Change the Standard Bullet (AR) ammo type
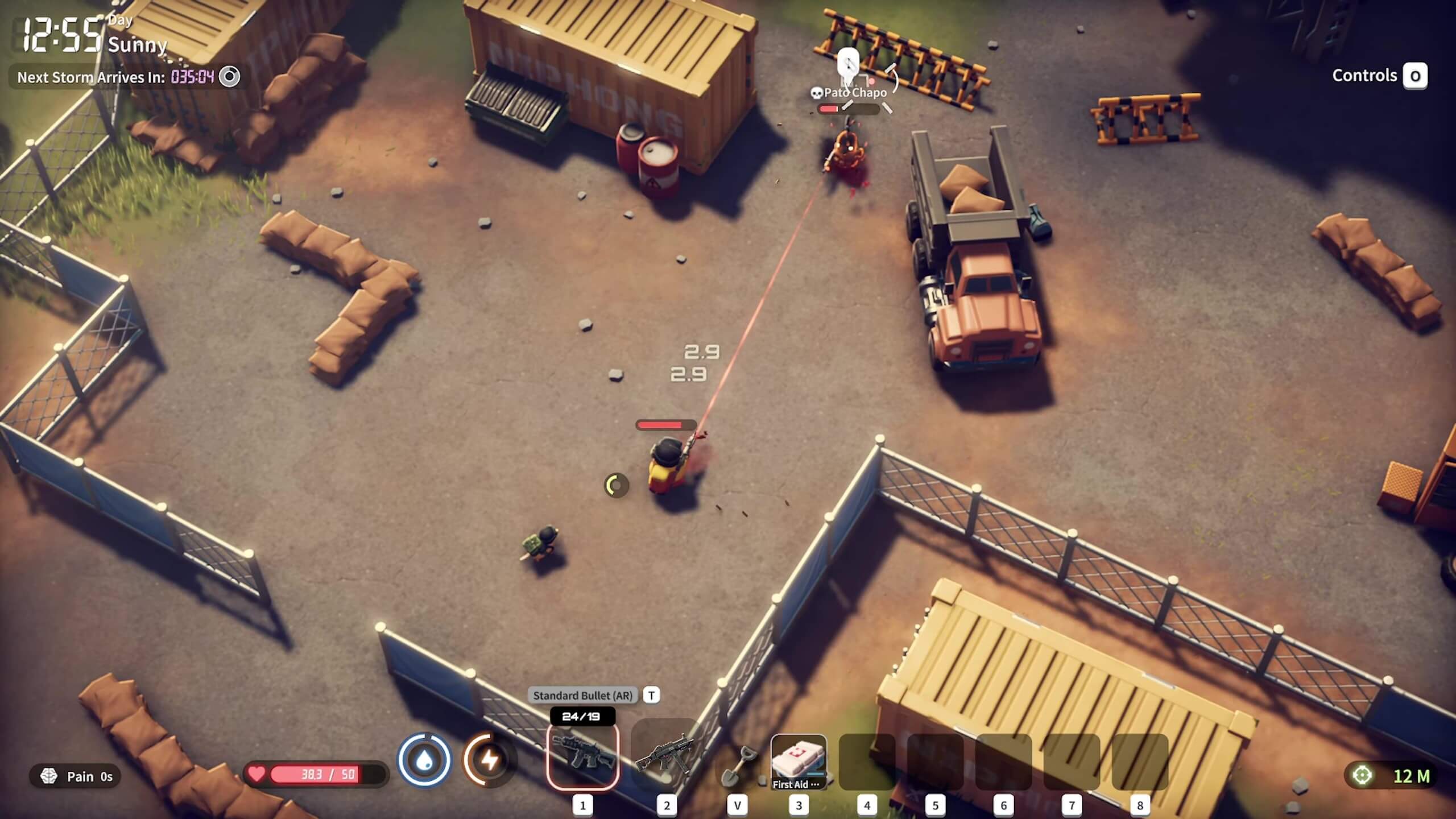The image size is (1456, 819). 651,695
